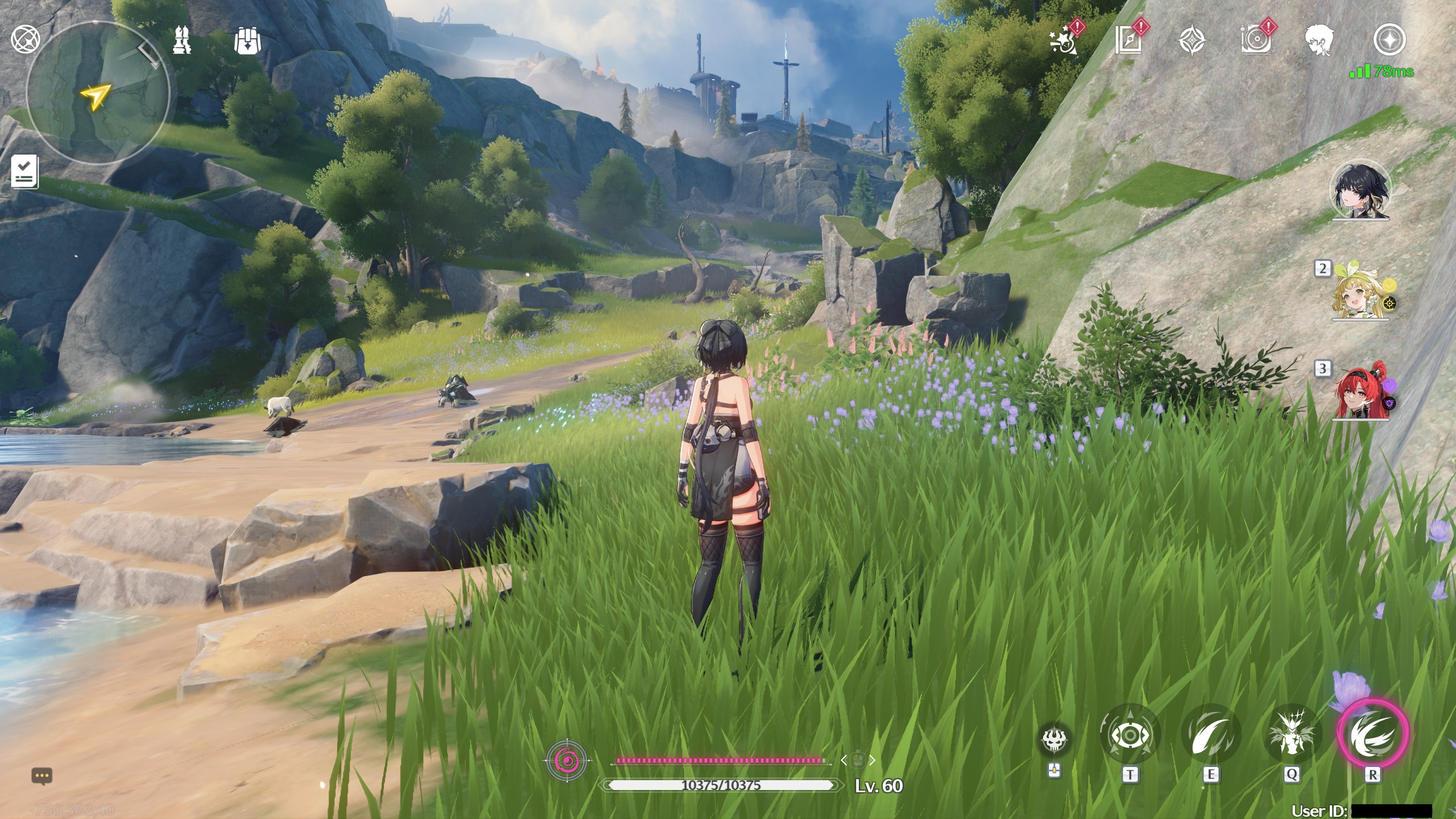
Task: Open the chess pieces menu icon
Action: click(x=183, y=40)
